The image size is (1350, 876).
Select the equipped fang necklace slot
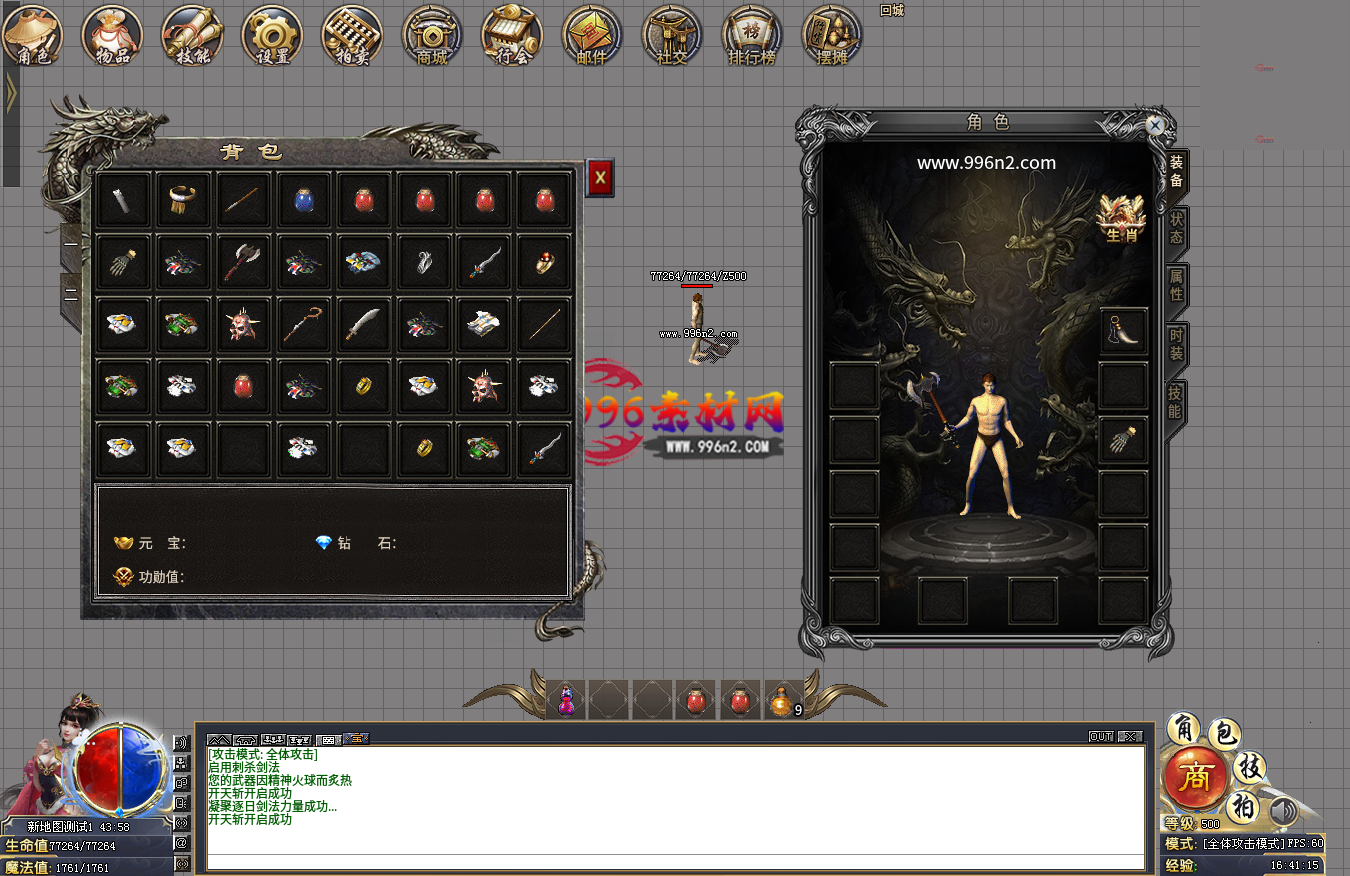click(x=1123, y=331)
